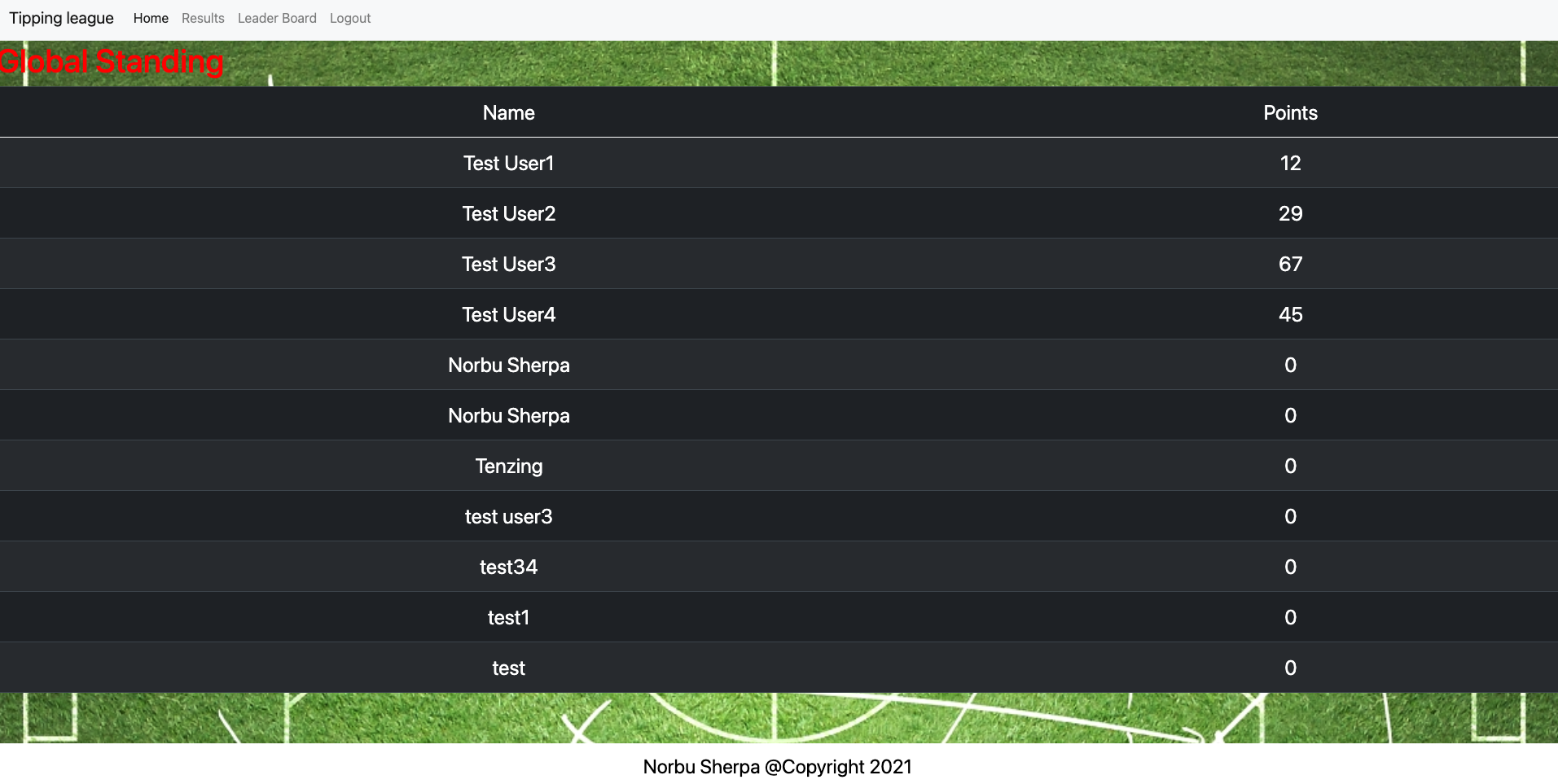Image resolution: width=1558 pixels, height=784 pixels.
Task: Click the first Norbu Sherpa entry
Action: 508,365
